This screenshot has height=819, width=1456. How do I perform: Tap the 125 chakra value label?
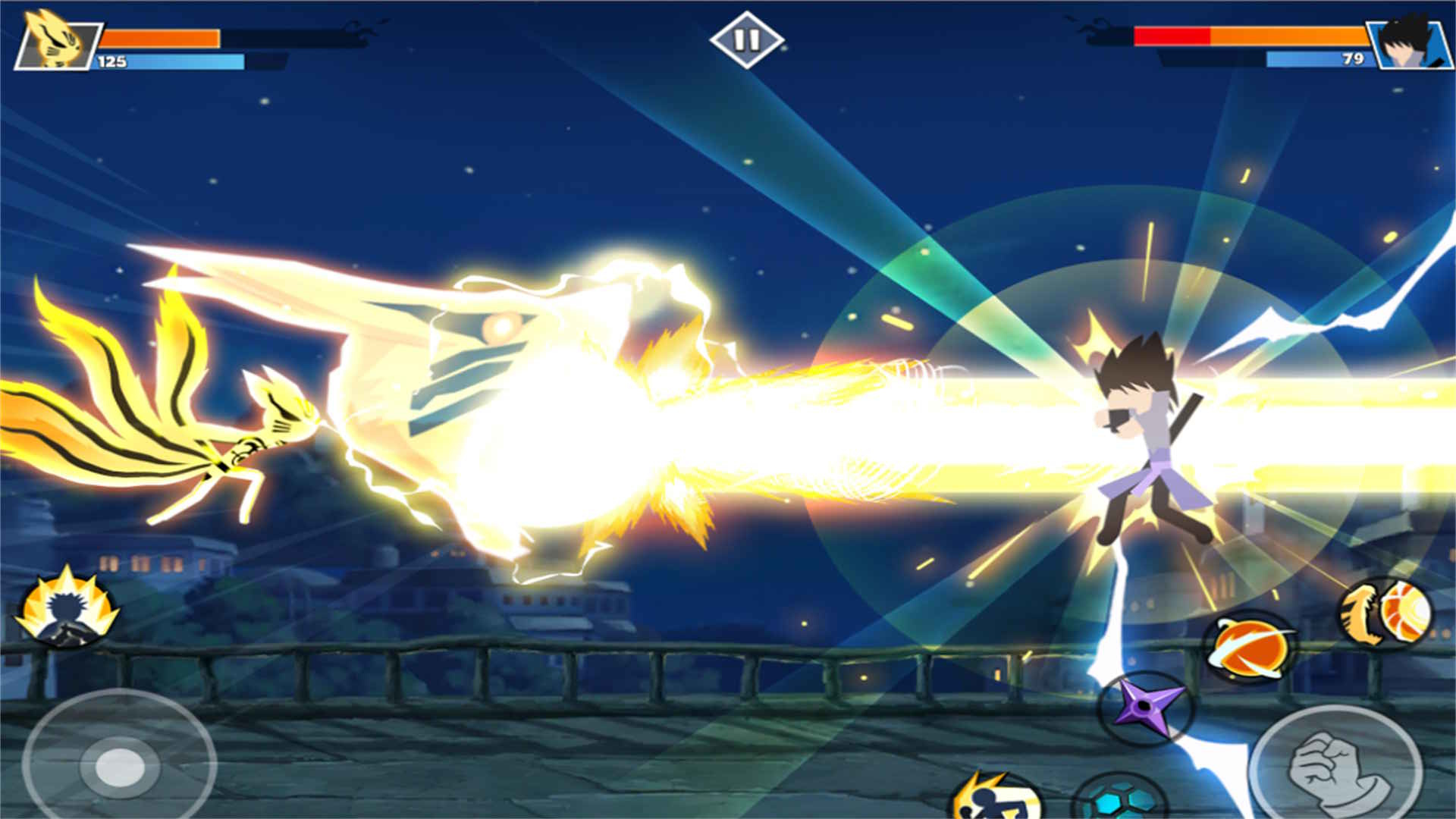(x=114, y=59)
